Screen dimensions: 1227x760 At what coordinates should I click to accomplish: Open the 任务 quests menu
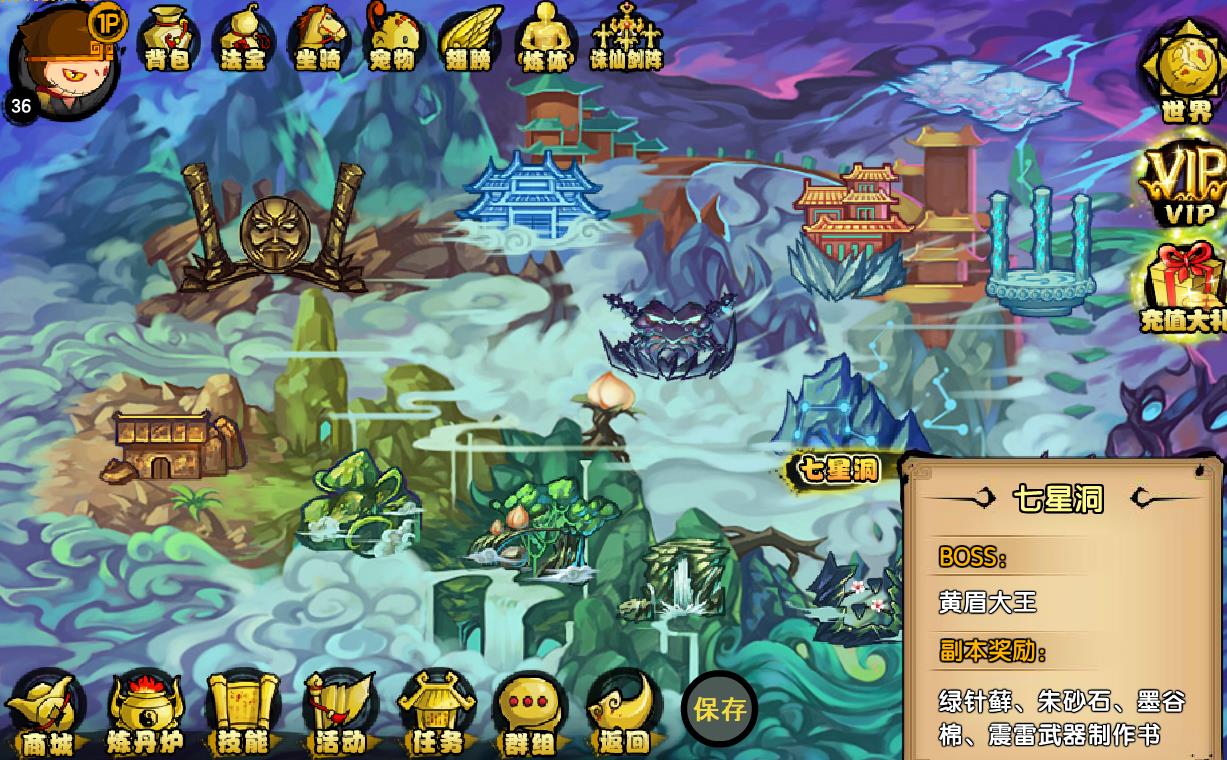(437, 715)
